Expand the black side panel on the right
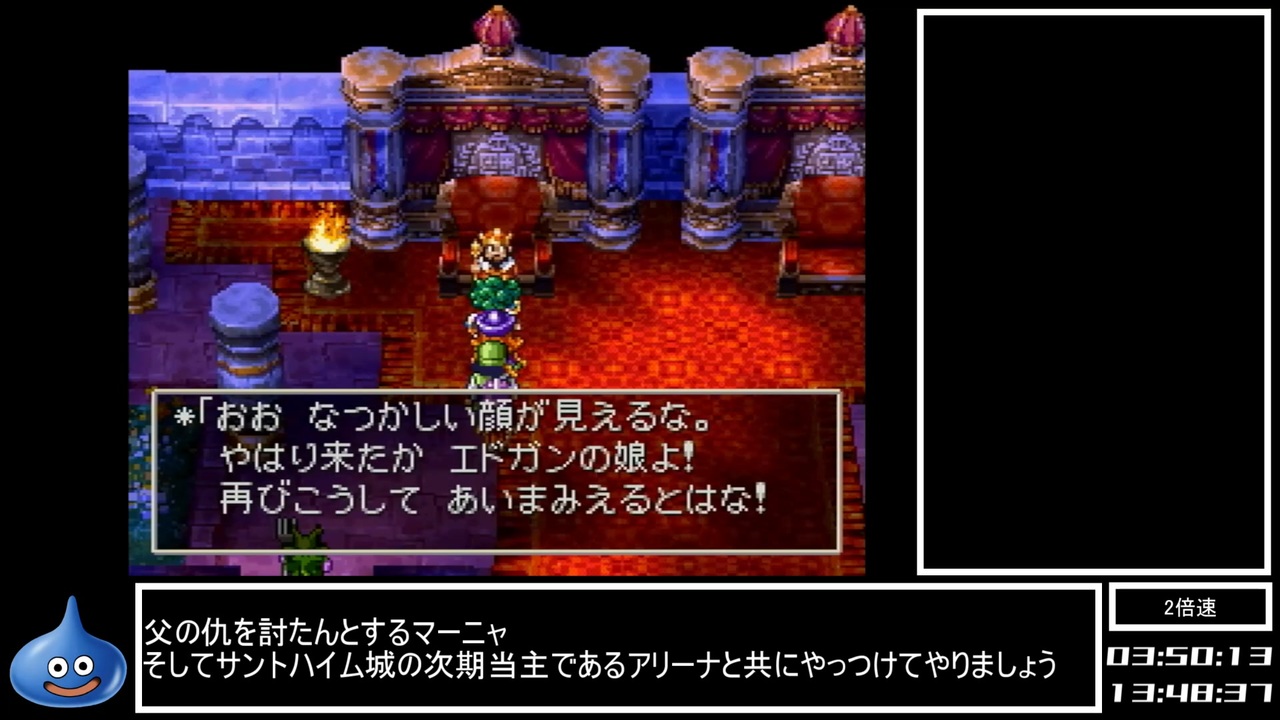The image size is (1280, 720). (1090, 290)
